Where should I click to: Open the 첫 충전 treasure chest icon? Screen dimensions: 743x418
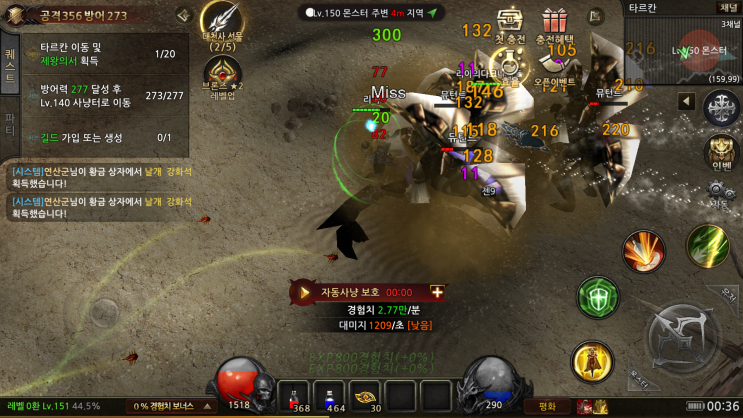coord(509,22)
